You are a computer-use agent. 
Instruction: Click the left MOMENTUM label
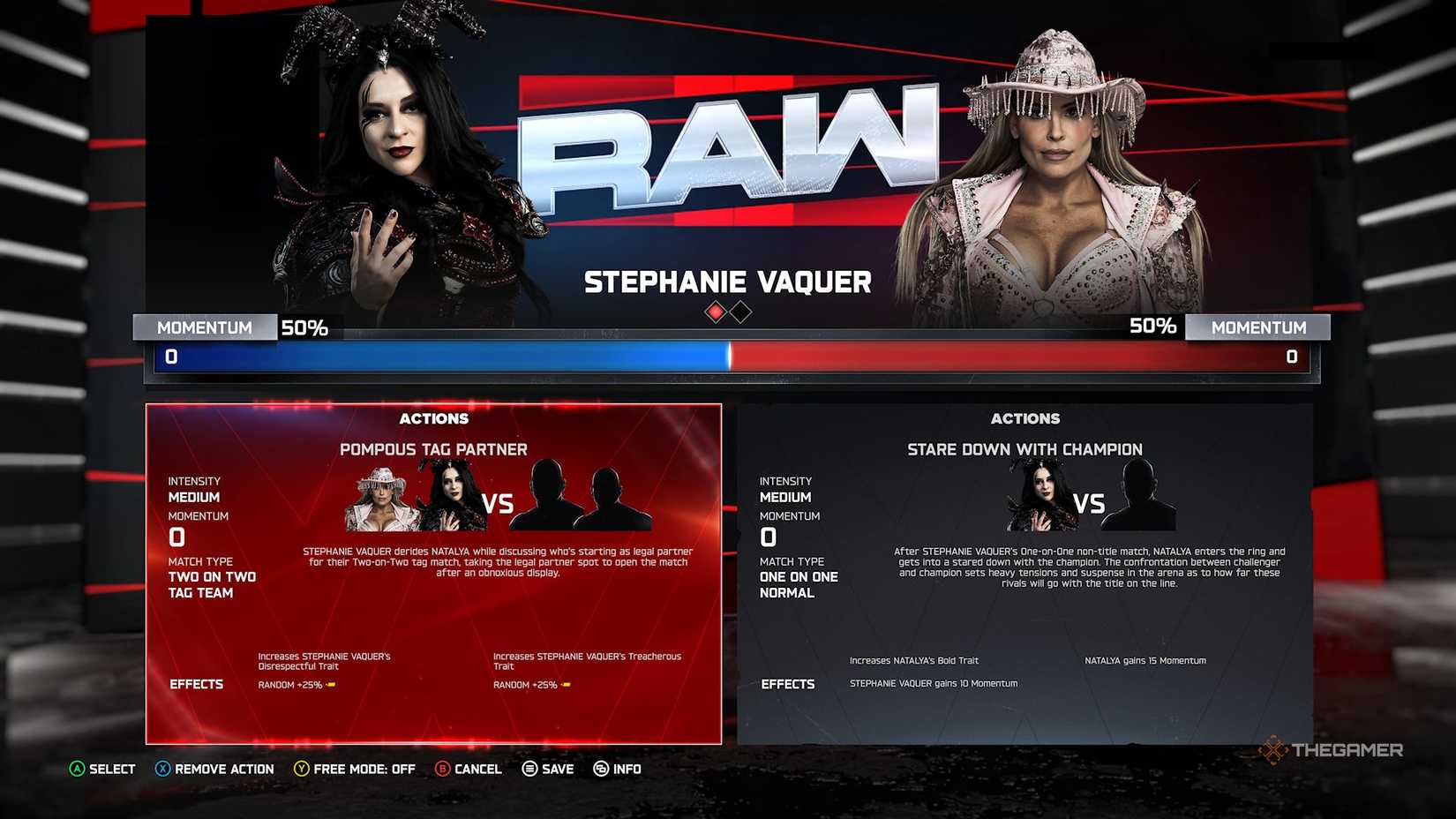point(205,327)
